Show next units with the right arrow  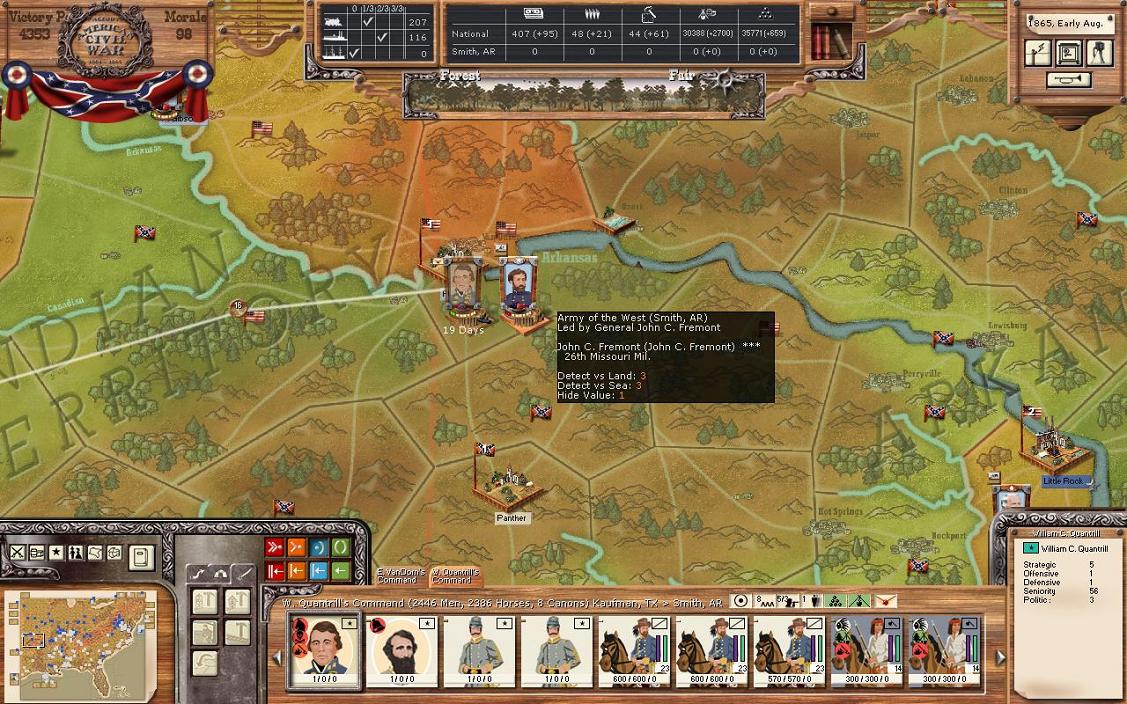click(1000, 657)
